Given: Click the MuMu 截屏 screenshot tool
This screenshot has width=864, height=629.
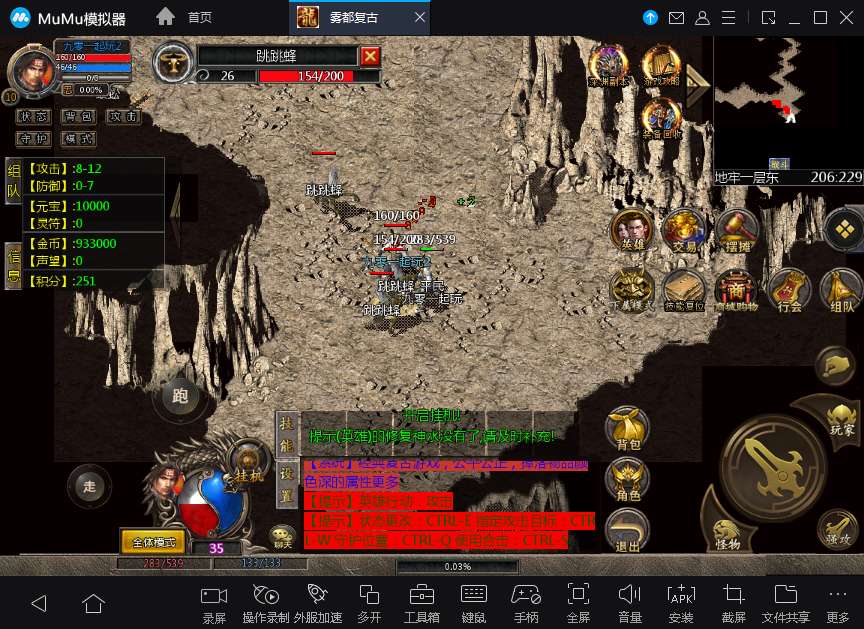Looking at the screenshot, I should 733,601.
